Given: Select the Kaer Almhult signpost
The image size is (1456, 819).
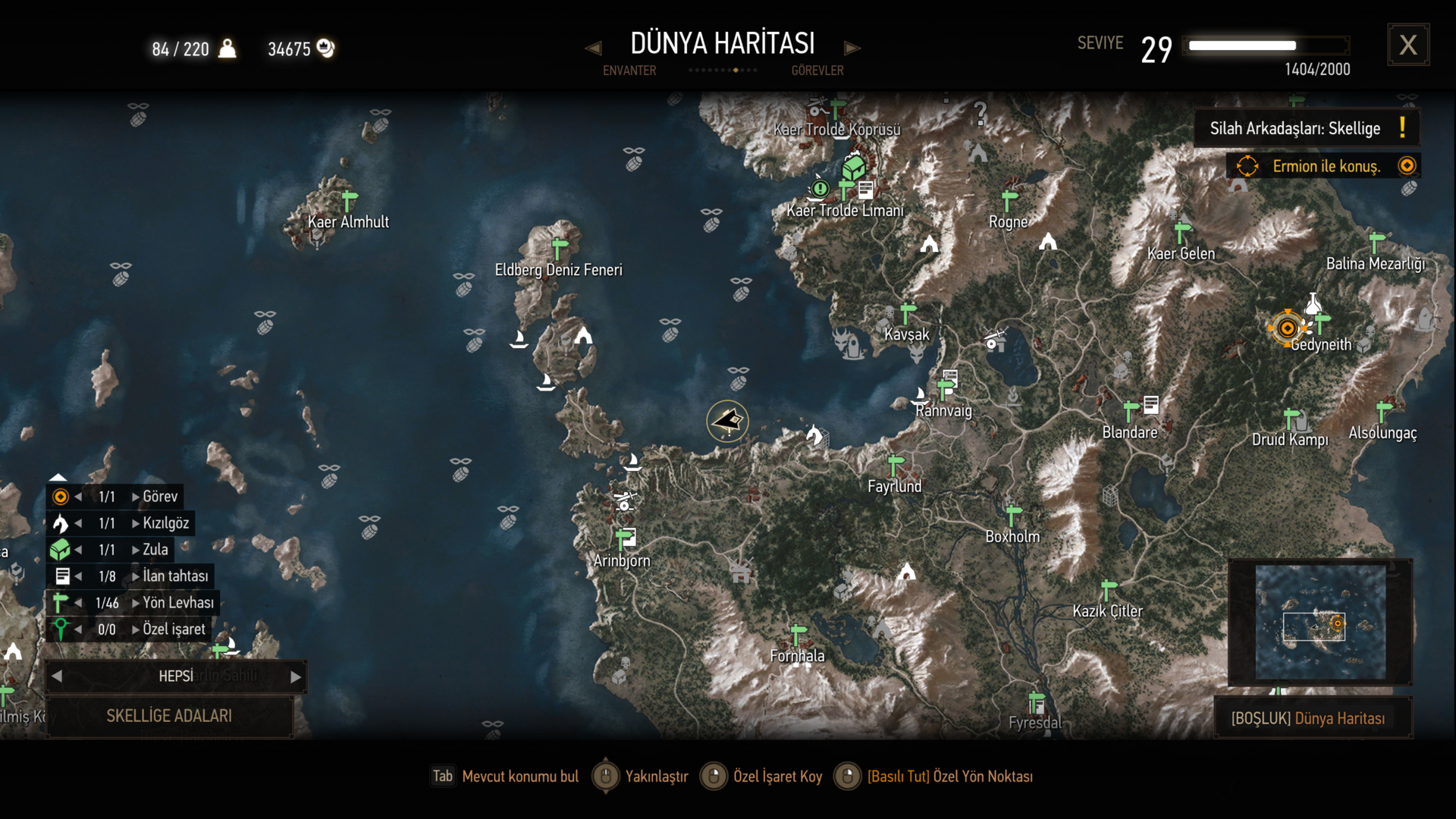Looking at the screenshot, I should click(349, 201).
